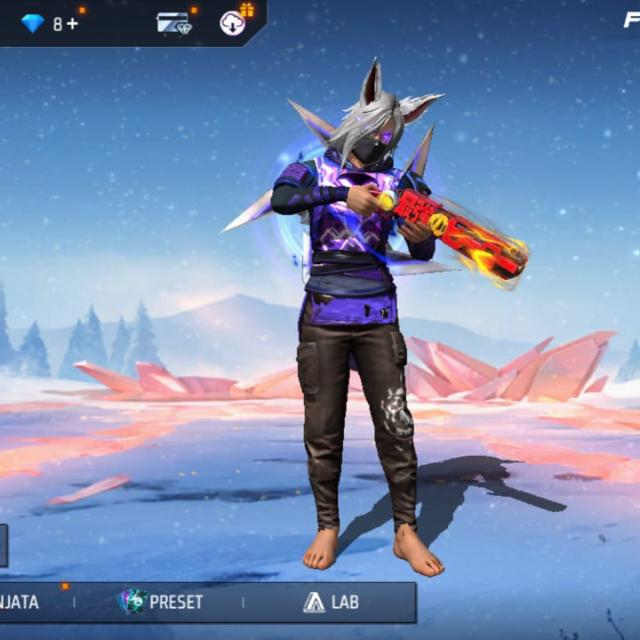Open the cloud download gift icon
Viewport: 640px width, 640px height.
click(x=234, y=22)
